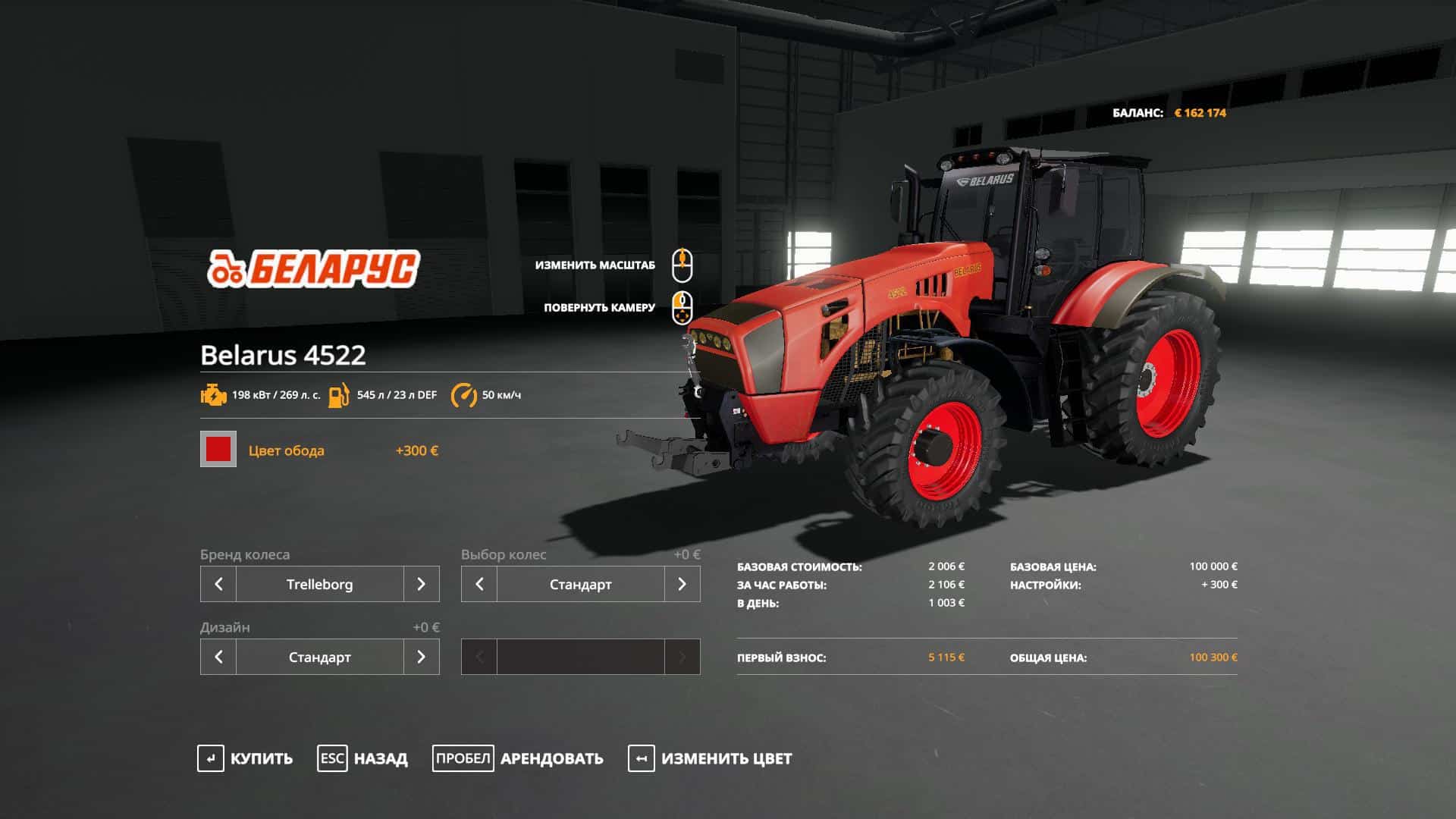Show previous Выбор колес wheel option
The image size is (1456, 819).
(x=479, y=584)
